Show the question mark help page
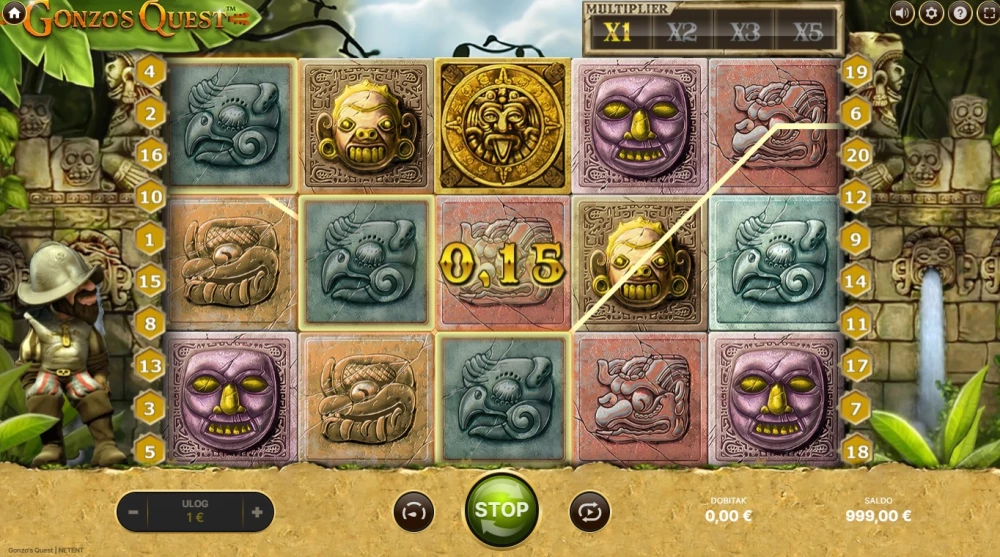 click(x=959, y=13)
